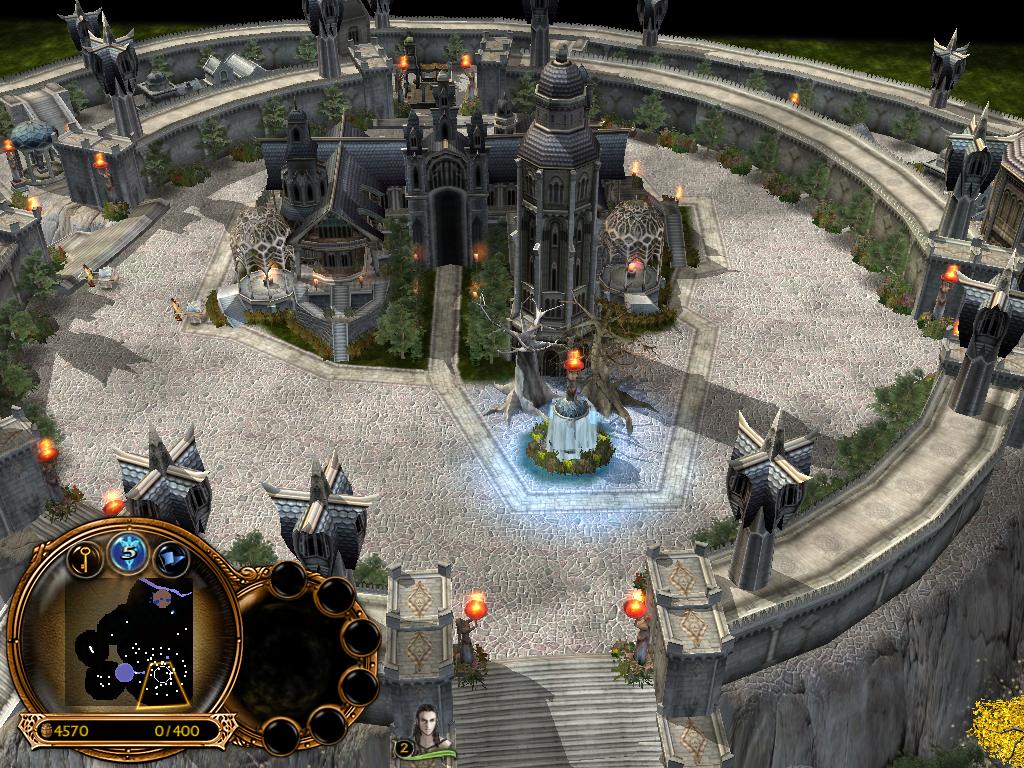Image resolution: width=1024 pixels, height=768 pixels.
Task: Open the spellbook showing 5 power points
Action: [126, 552]
